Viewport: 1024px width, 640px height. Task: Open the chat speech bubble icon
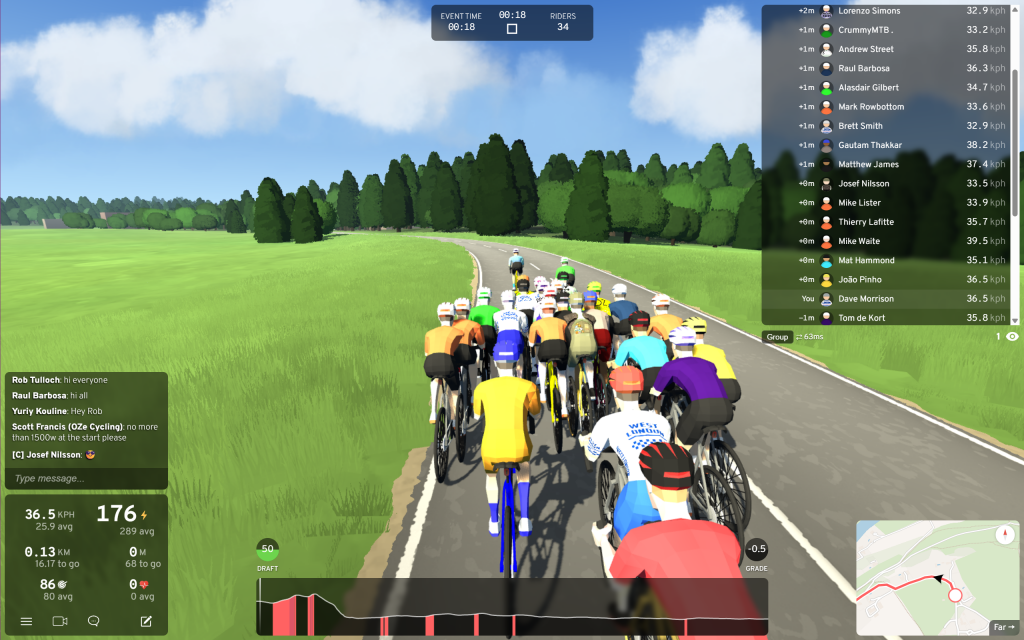[x=93, y=621]
